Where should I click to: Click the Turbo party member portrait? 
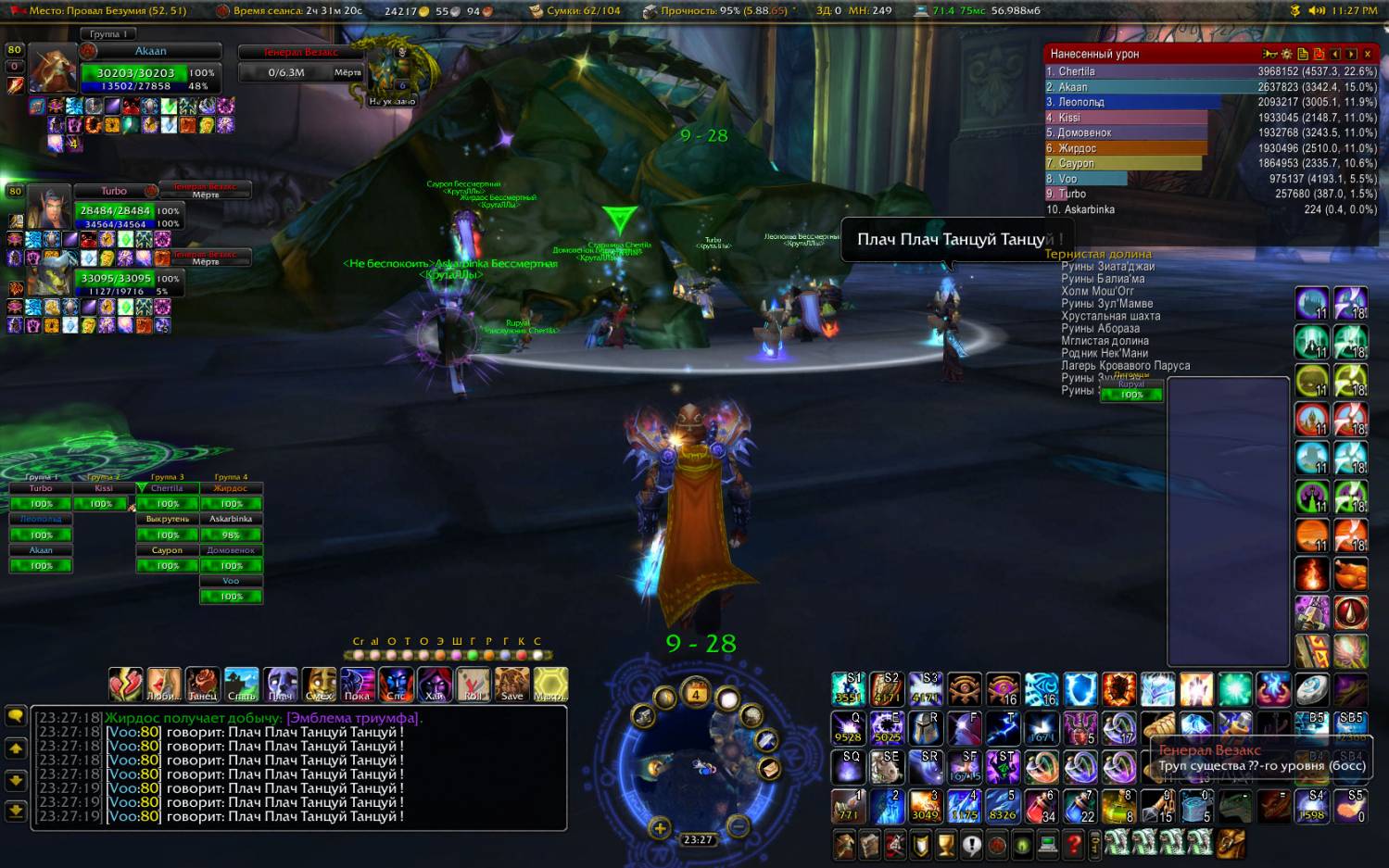[48, 207]
